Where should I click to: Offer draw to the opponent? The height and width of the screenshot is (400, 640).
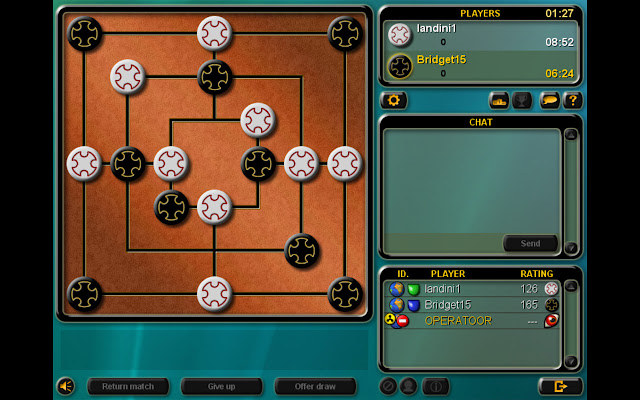pos(315,386)
